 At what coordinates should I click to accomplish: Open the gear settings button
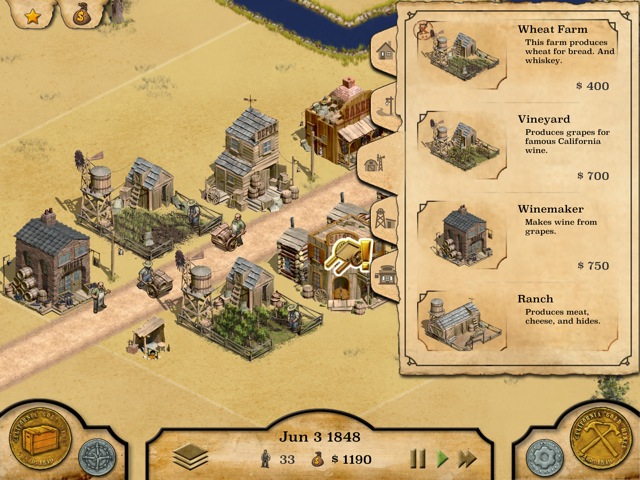pos(545,457)
